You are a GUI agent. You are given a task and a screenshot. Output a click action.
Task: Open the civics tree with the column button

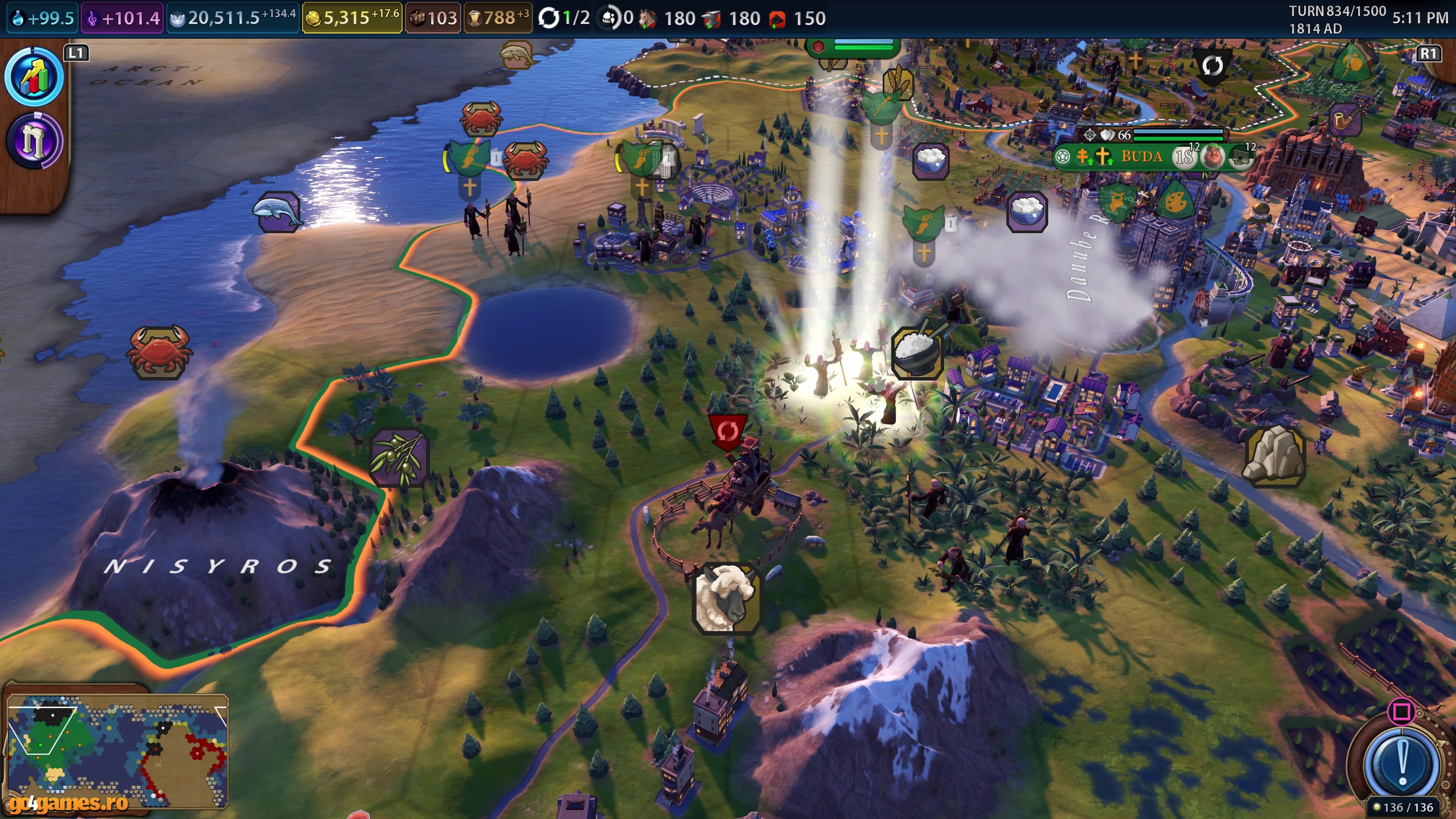[x=34, y=141]
